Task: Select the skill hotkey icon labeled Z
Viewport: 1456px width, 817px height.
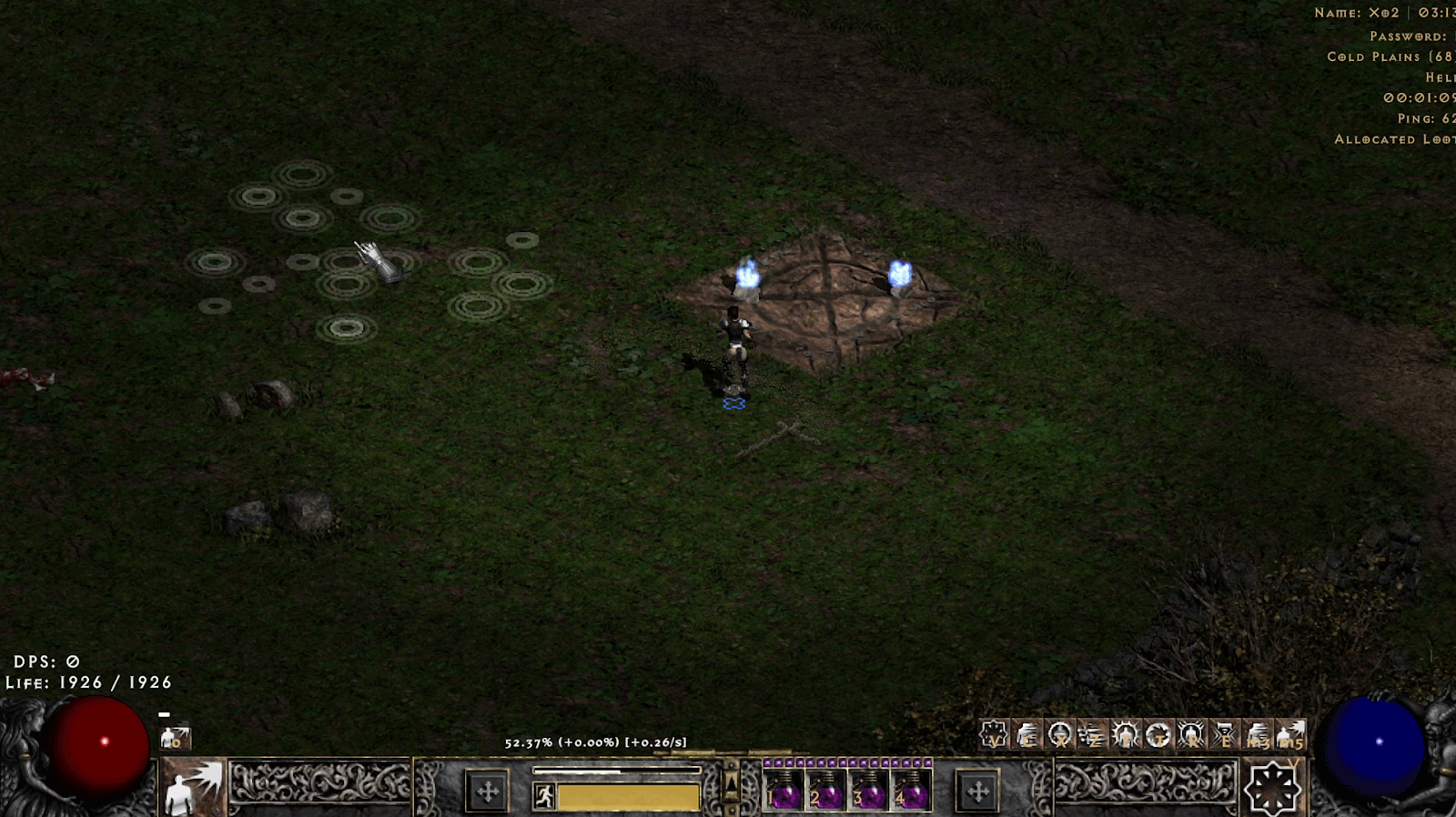Action: 1092,734
